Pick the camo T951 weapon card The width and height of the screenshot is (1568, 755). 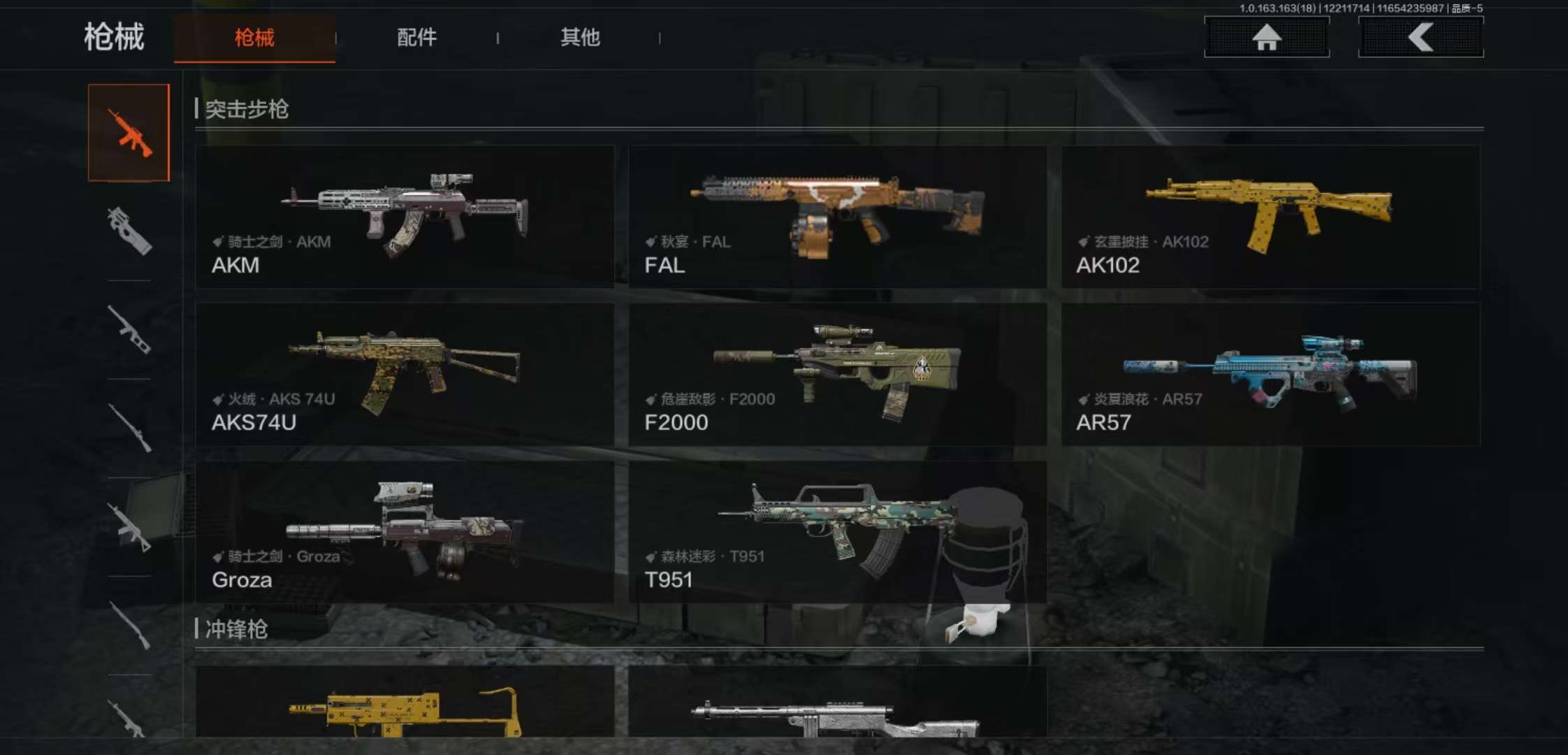point(837,531)
